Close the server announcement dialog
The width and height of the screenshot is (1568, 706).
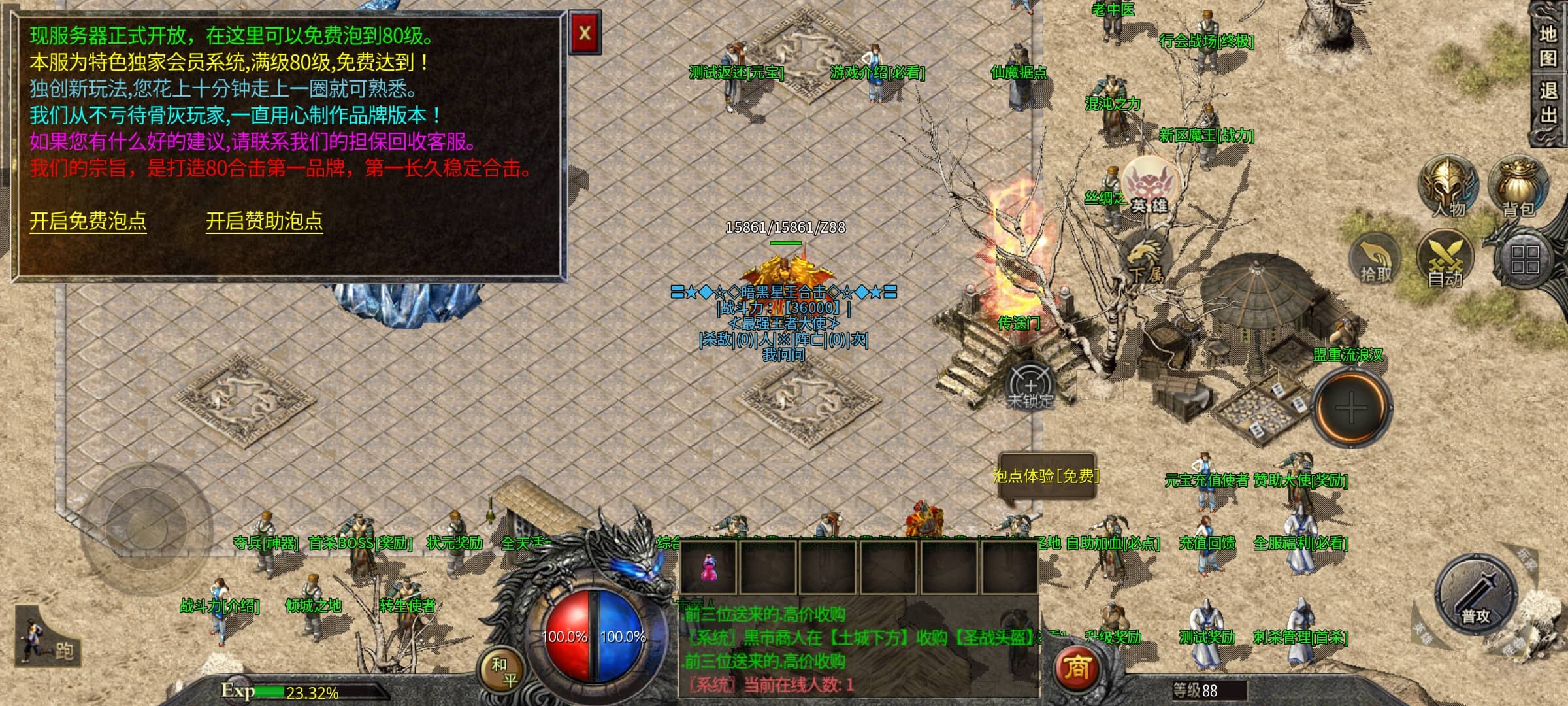[585, 33]
